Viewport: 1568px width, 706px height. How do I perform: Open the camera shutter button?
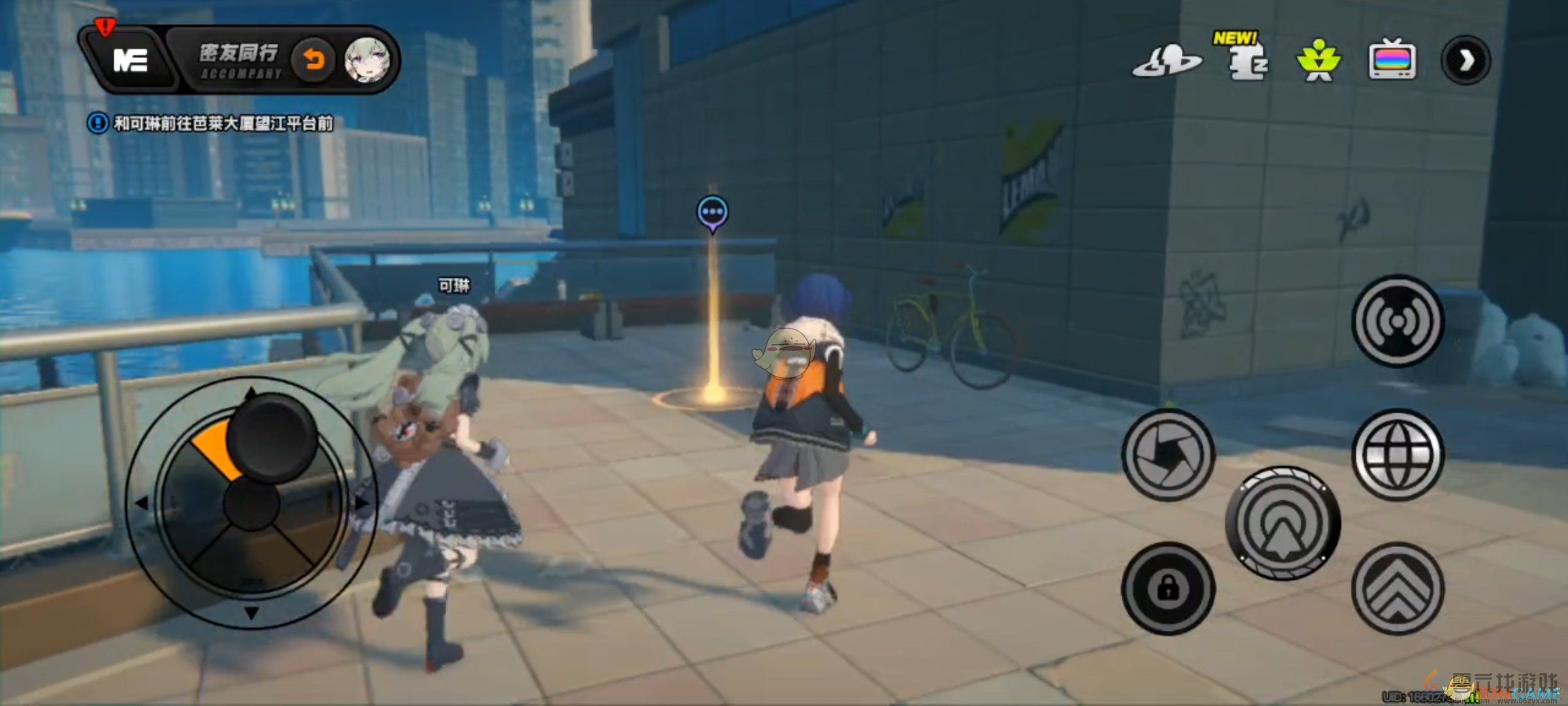point(1168,454)
